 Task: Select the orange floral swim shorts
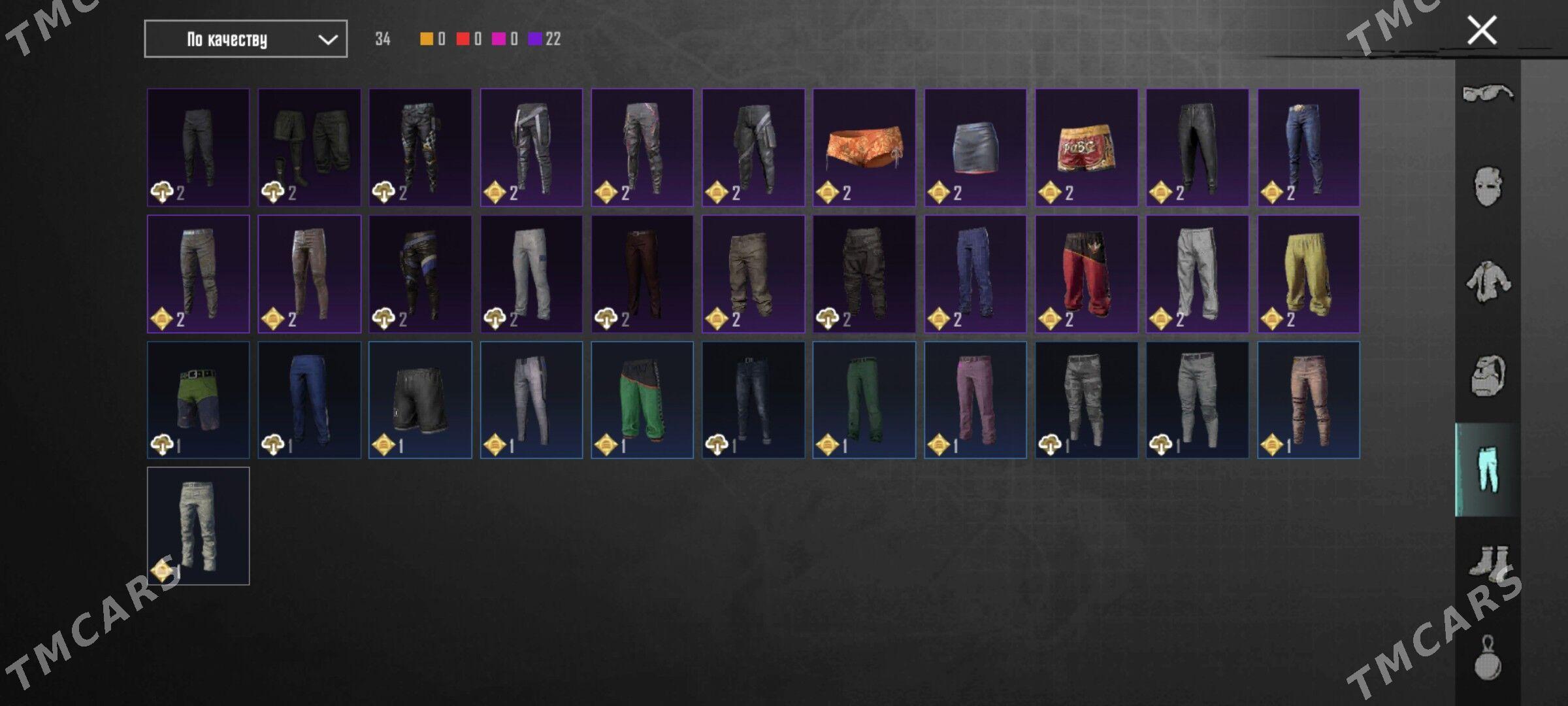(864, 148)
